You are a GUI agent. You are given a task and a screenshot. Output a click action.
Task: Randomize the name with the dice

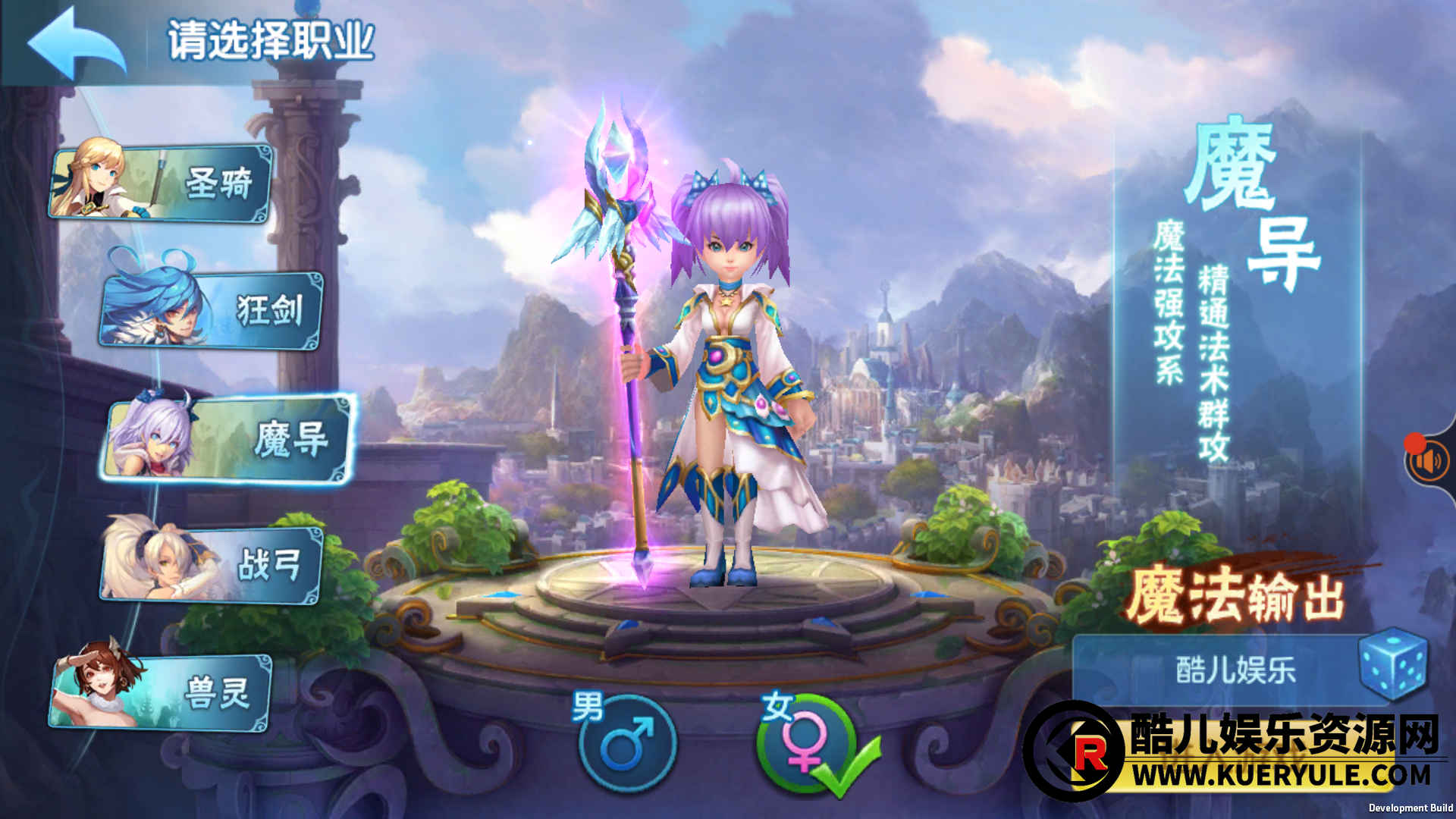(1394, 663)
